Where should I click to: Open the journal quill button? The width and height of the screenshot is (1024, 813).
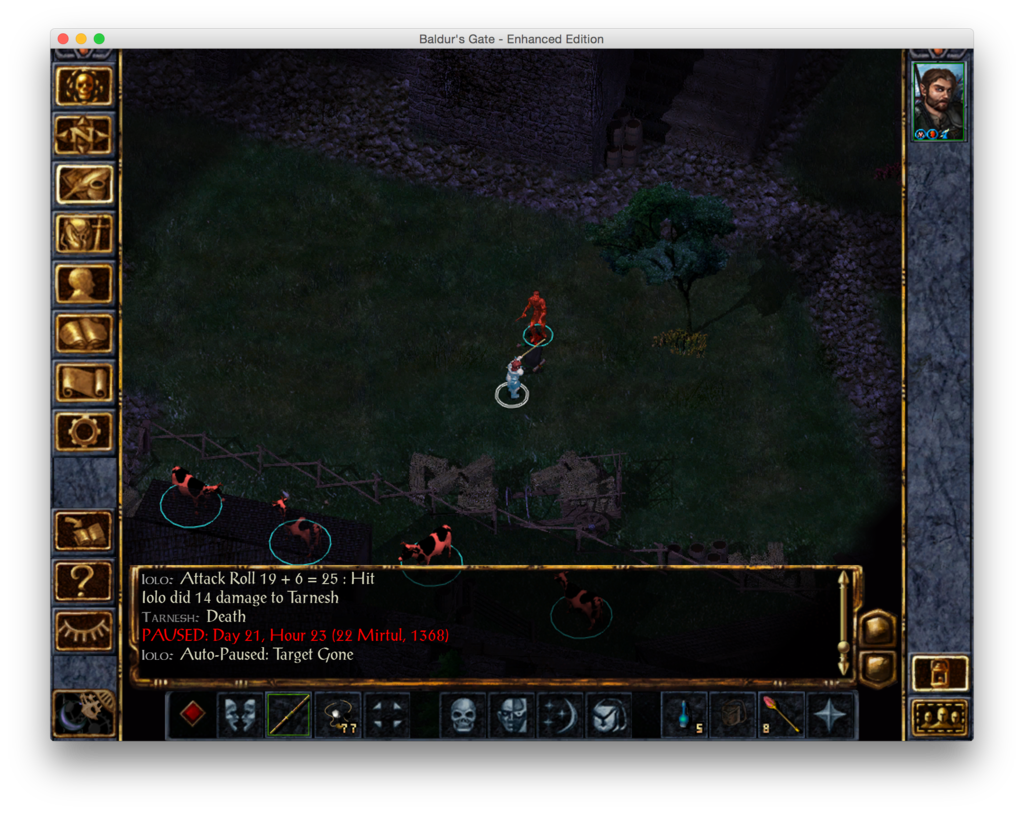click(x=84, y=184)
